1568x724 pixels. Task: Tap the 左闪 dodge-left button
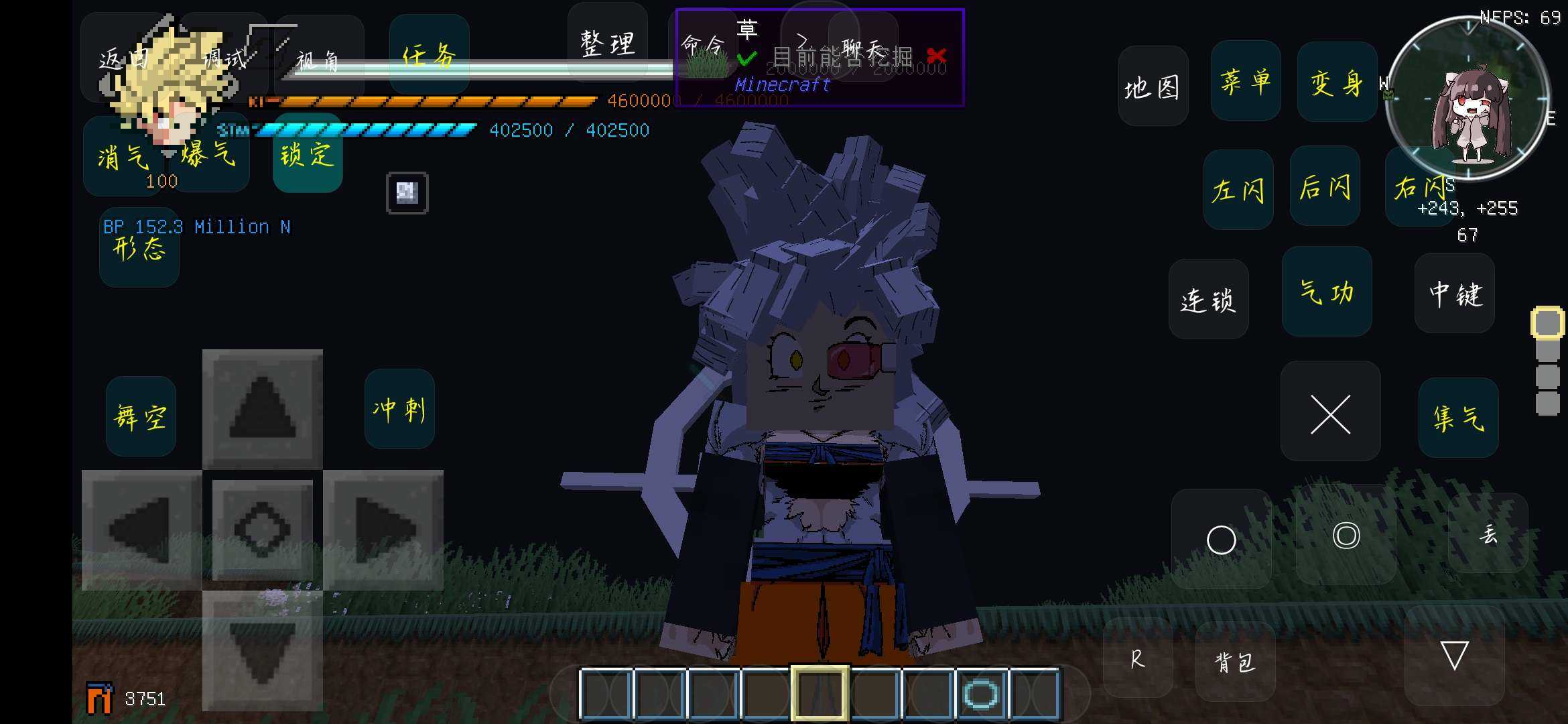[x=1238, y=189]
